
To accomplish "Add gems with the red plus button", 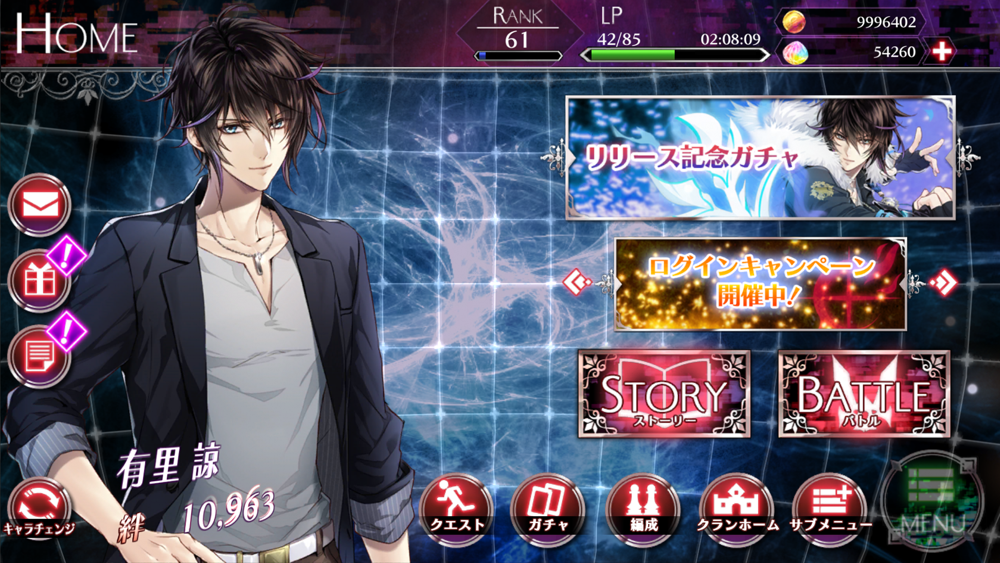I will pos(941,51).
